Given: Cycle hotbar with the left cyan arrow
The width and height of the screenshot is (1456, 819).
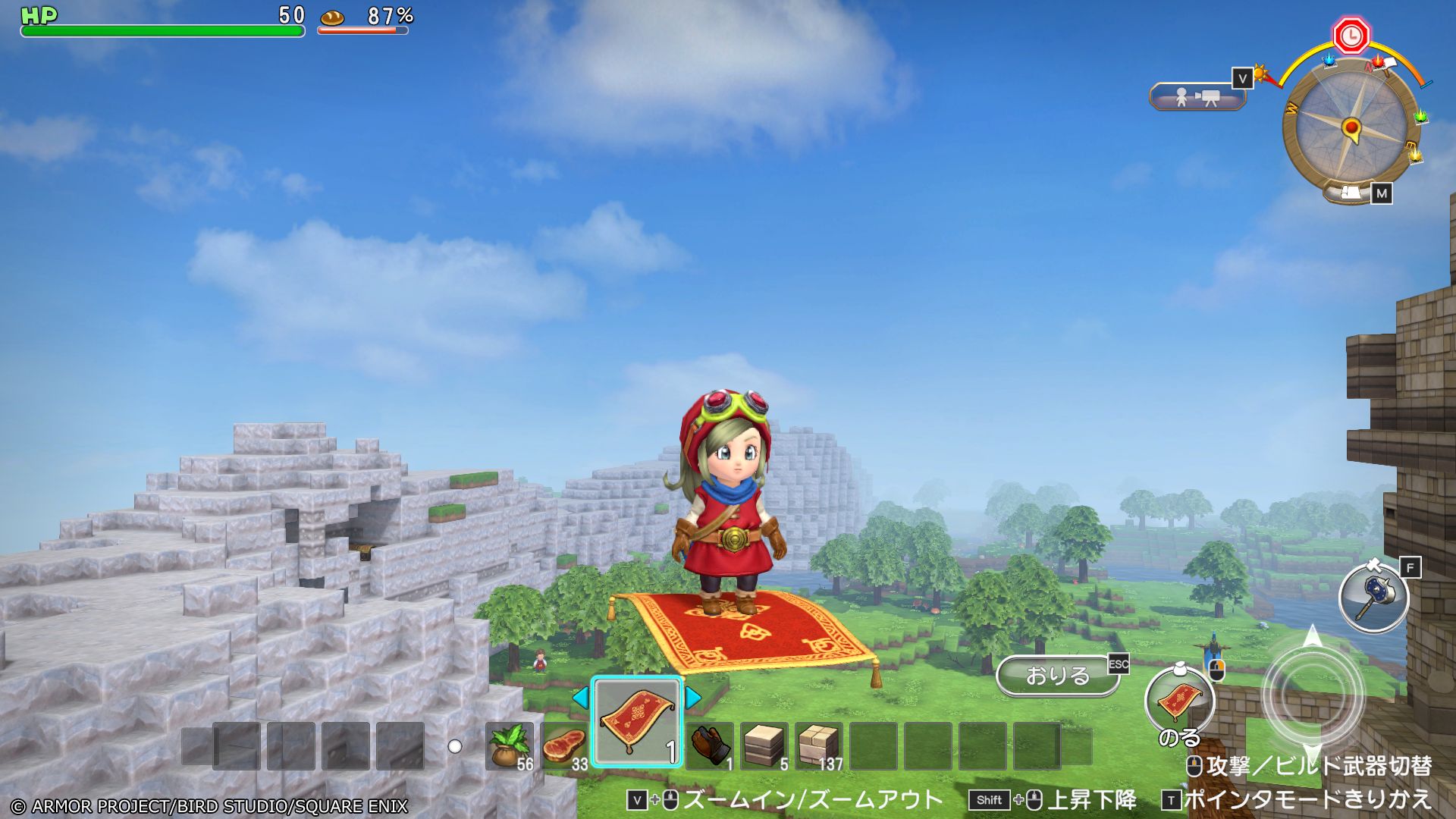Looking at the screenshot, I should point(580,698).
